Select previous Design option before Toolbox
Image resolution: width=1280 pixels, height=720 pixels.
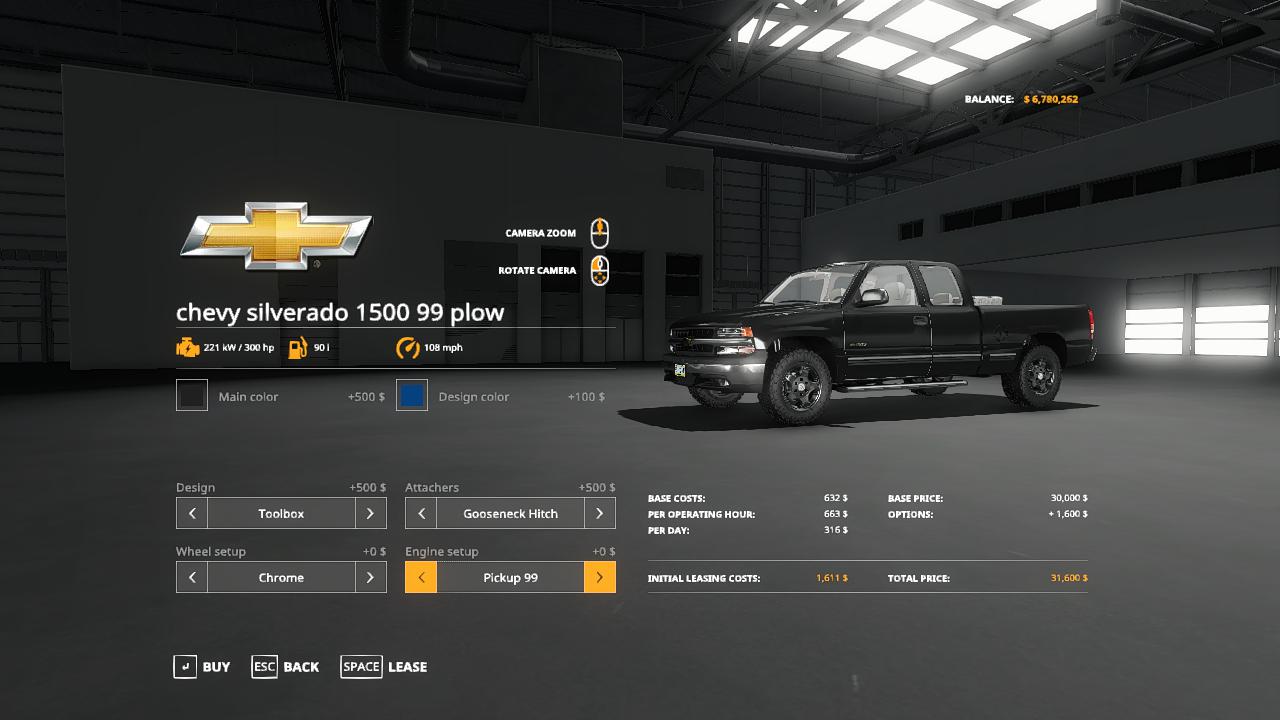(x=192, y=514)
